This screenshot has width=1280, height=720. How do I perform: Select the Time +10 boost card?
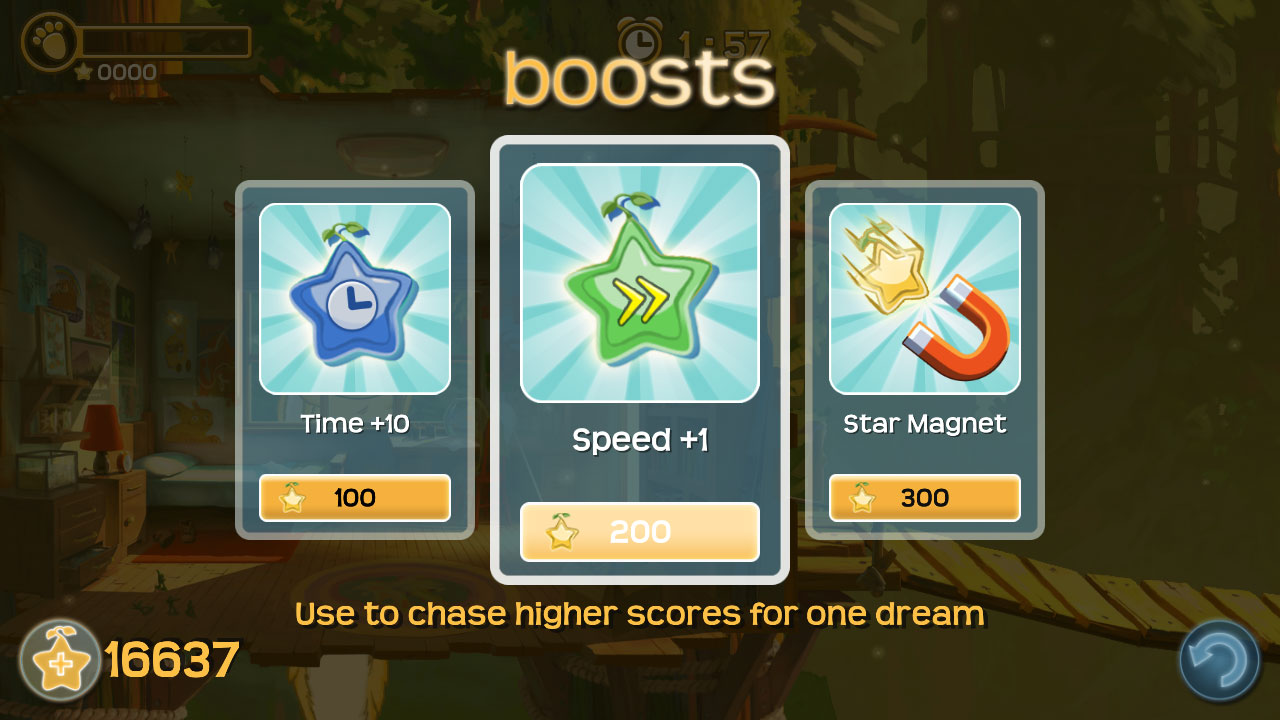tap(354, 298)
